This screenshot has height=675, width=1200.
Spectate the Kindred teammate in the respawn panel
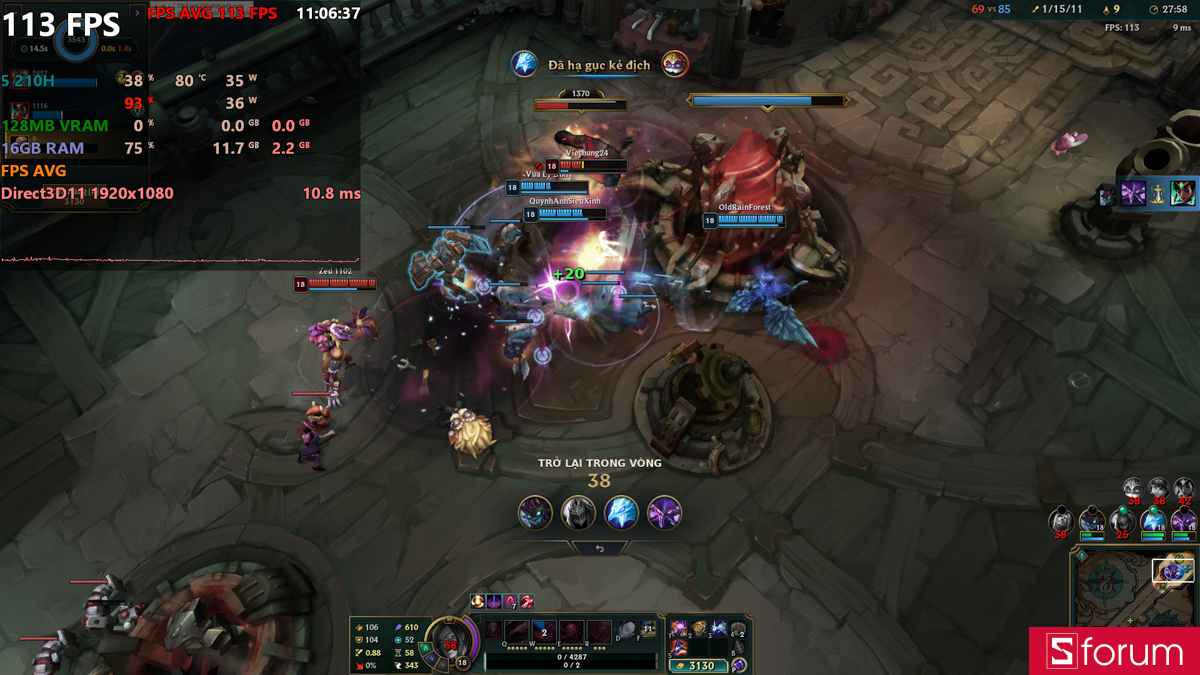[535, 512]
